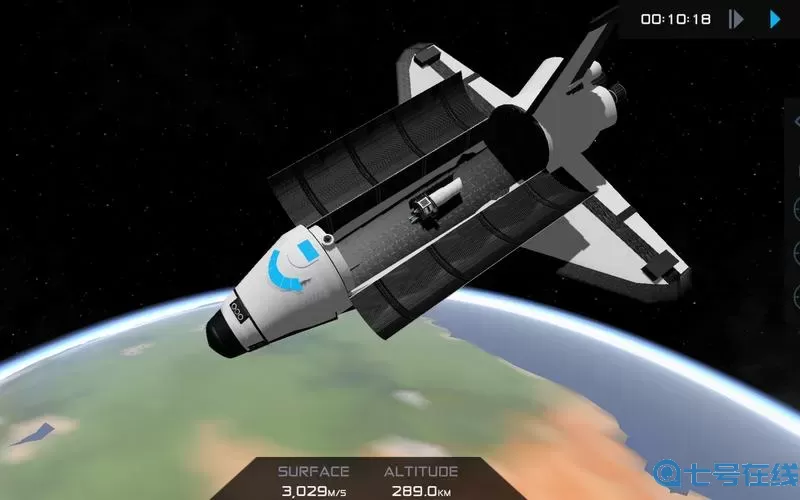
Task: Expand the collapsed side panel arrow
Action: 795,122
